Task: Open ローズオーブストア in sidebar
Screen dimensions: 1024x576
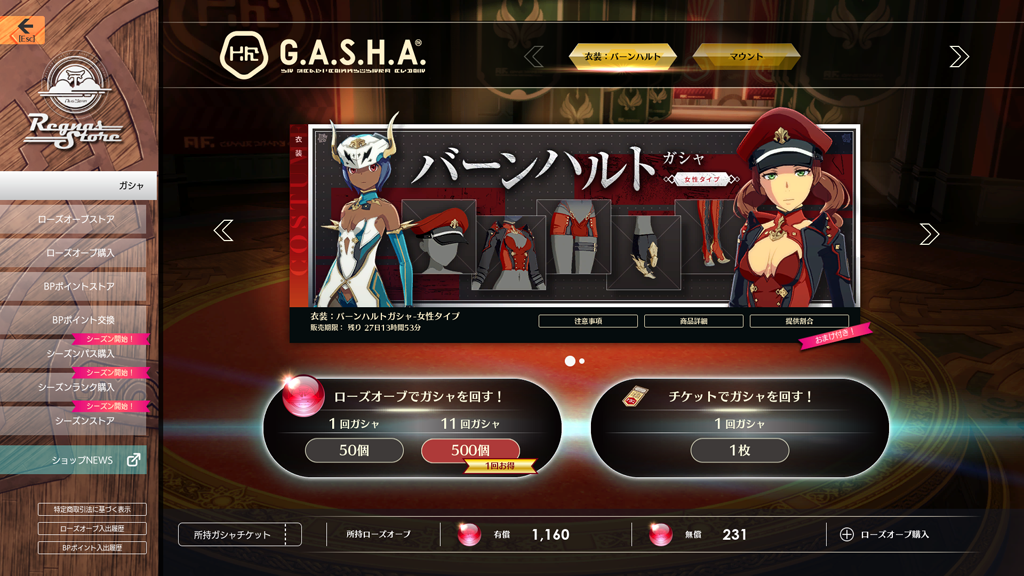Action: click(75, 219)
